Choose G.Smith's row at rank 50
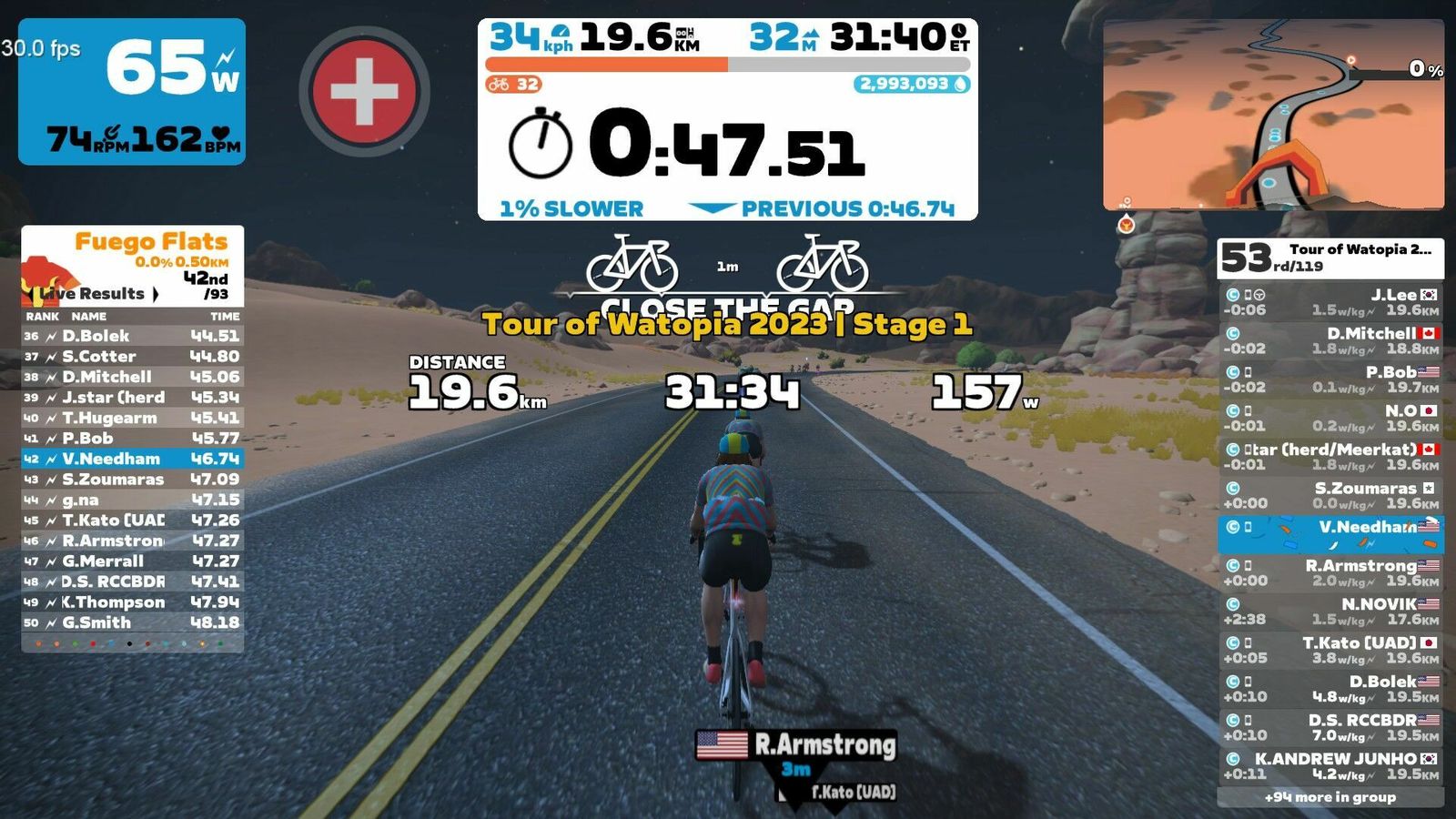This screenshot has width=1456, height=819. (132, 622)
